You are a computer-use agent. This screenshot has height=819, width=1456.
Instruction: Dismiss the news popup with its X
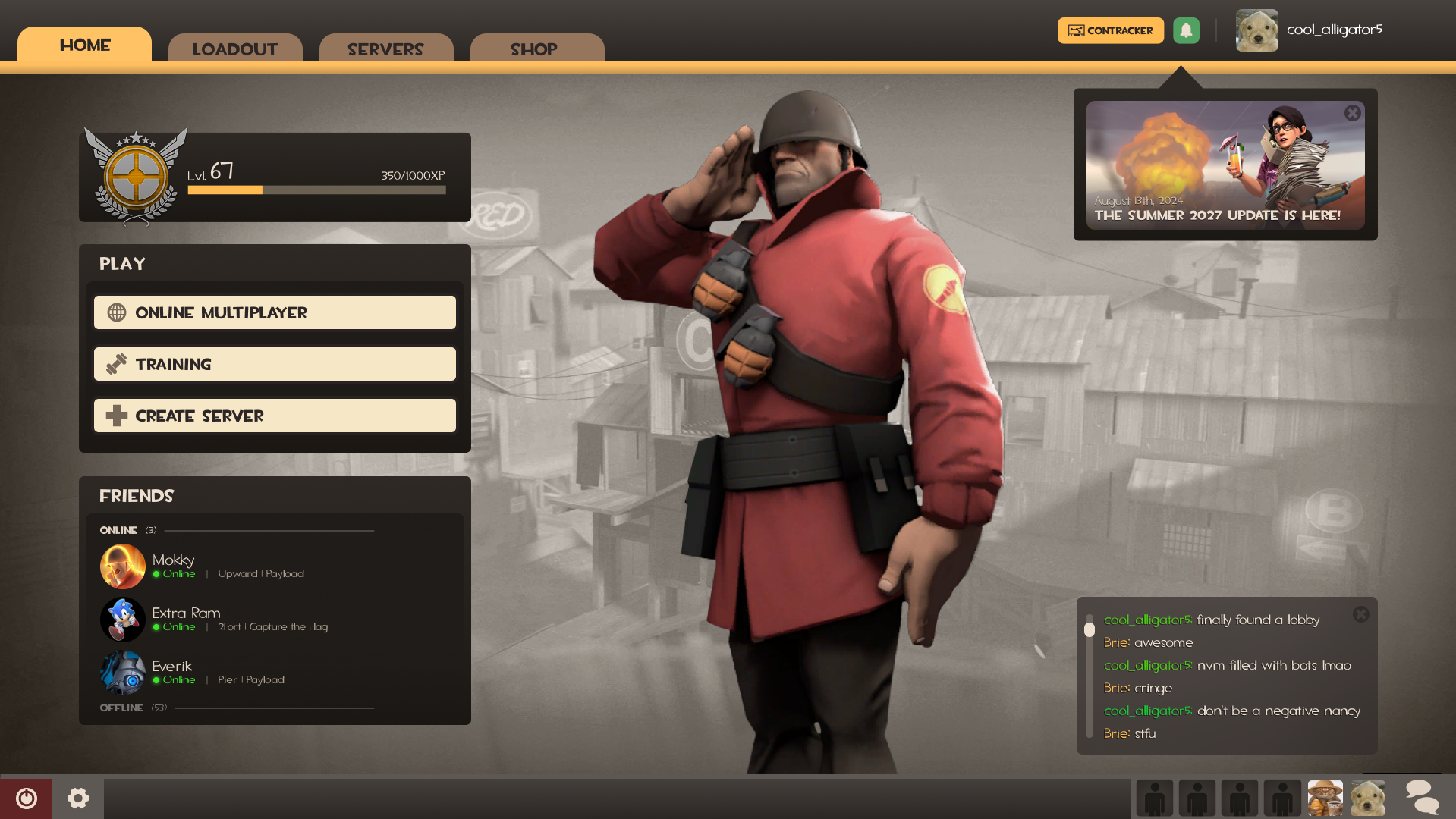click(1353, 112)
